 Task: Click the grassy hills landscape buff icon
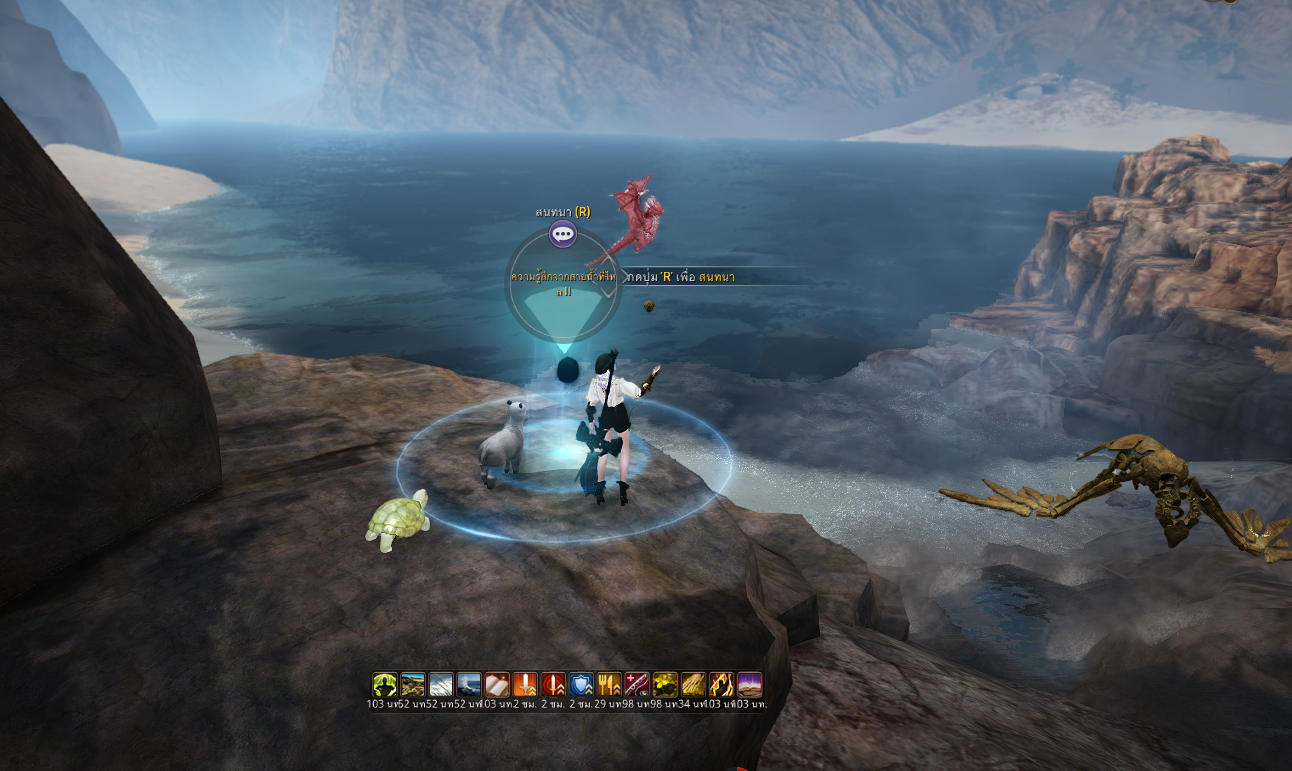coord(413,684)
